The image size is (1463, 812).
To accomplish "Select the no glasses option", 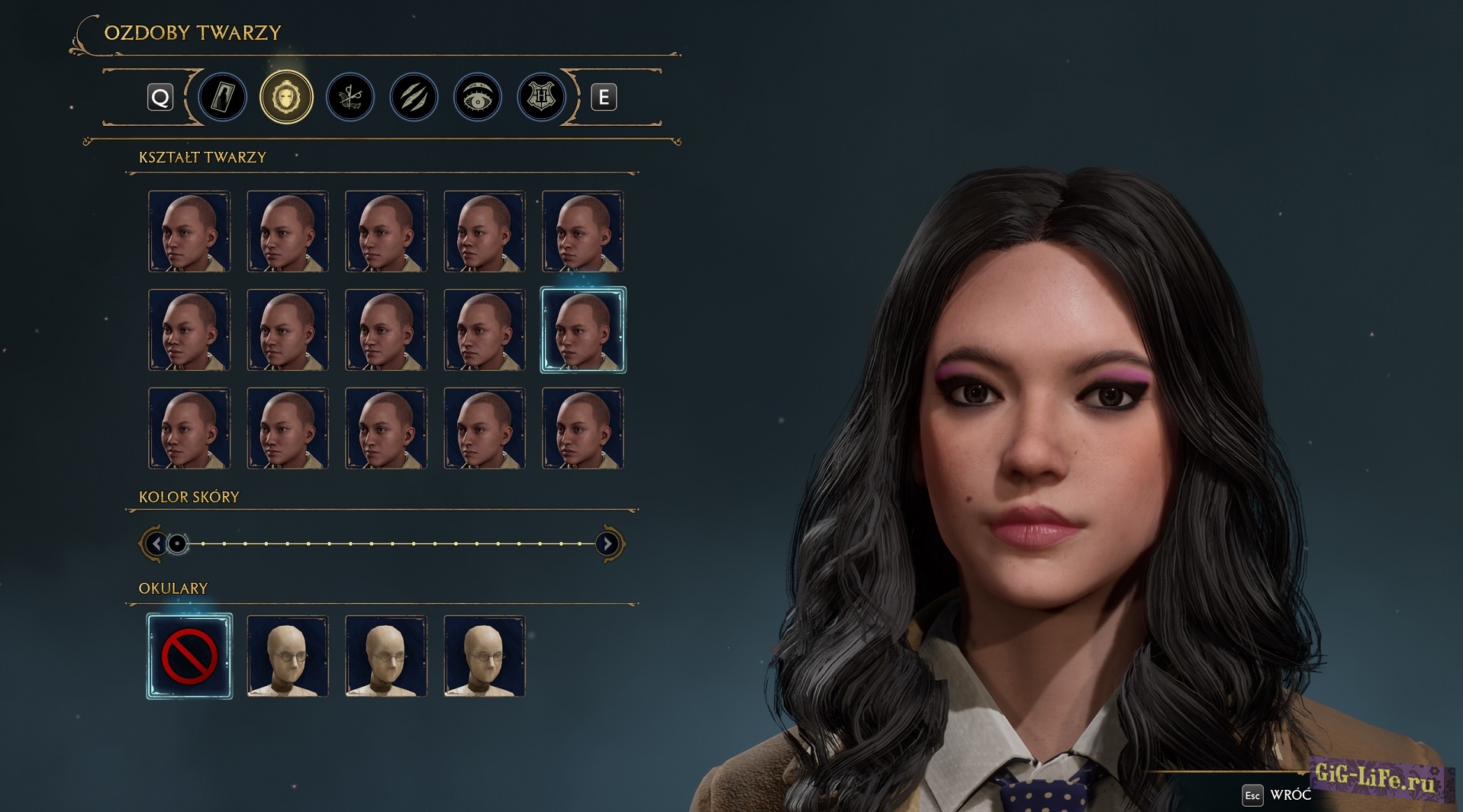I will (x=189, y=656).
